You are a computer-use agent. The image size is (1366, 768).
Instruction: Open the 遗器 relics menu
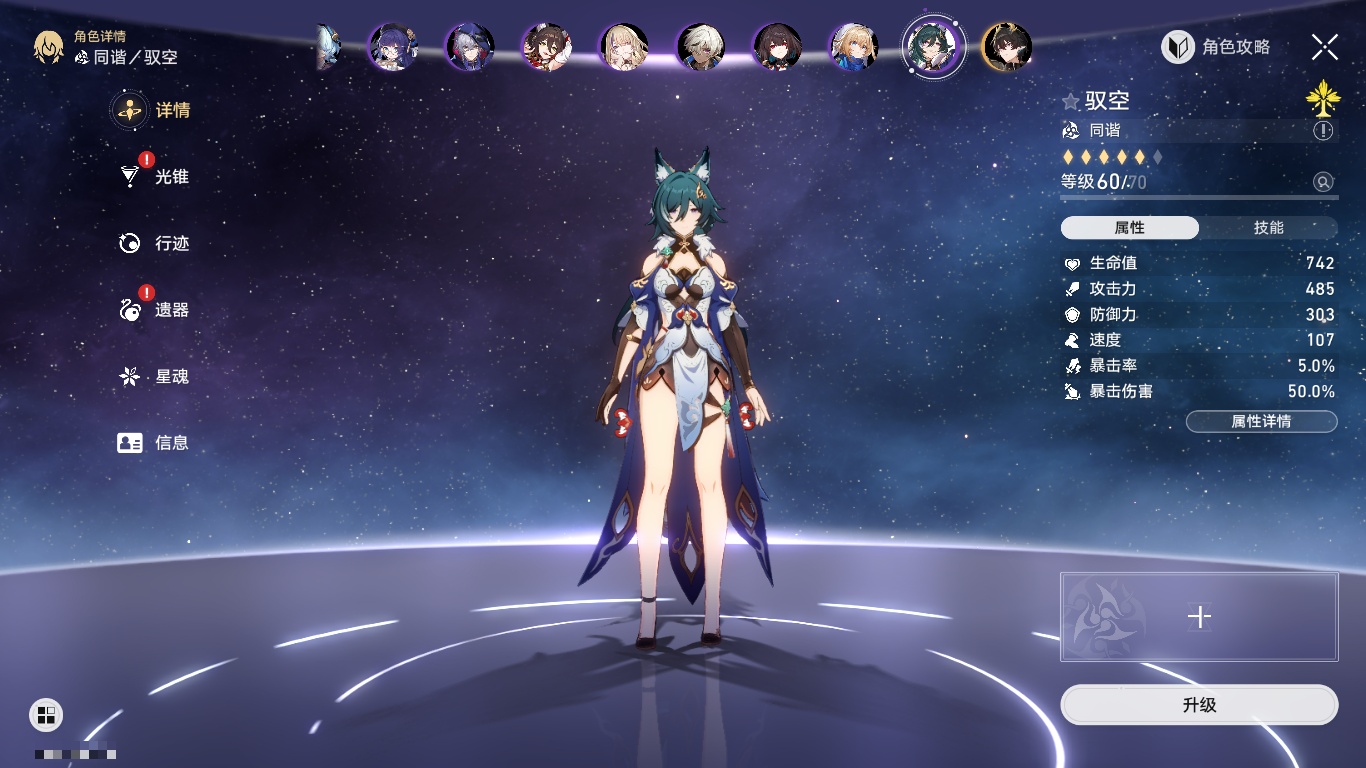coord(154,310)
